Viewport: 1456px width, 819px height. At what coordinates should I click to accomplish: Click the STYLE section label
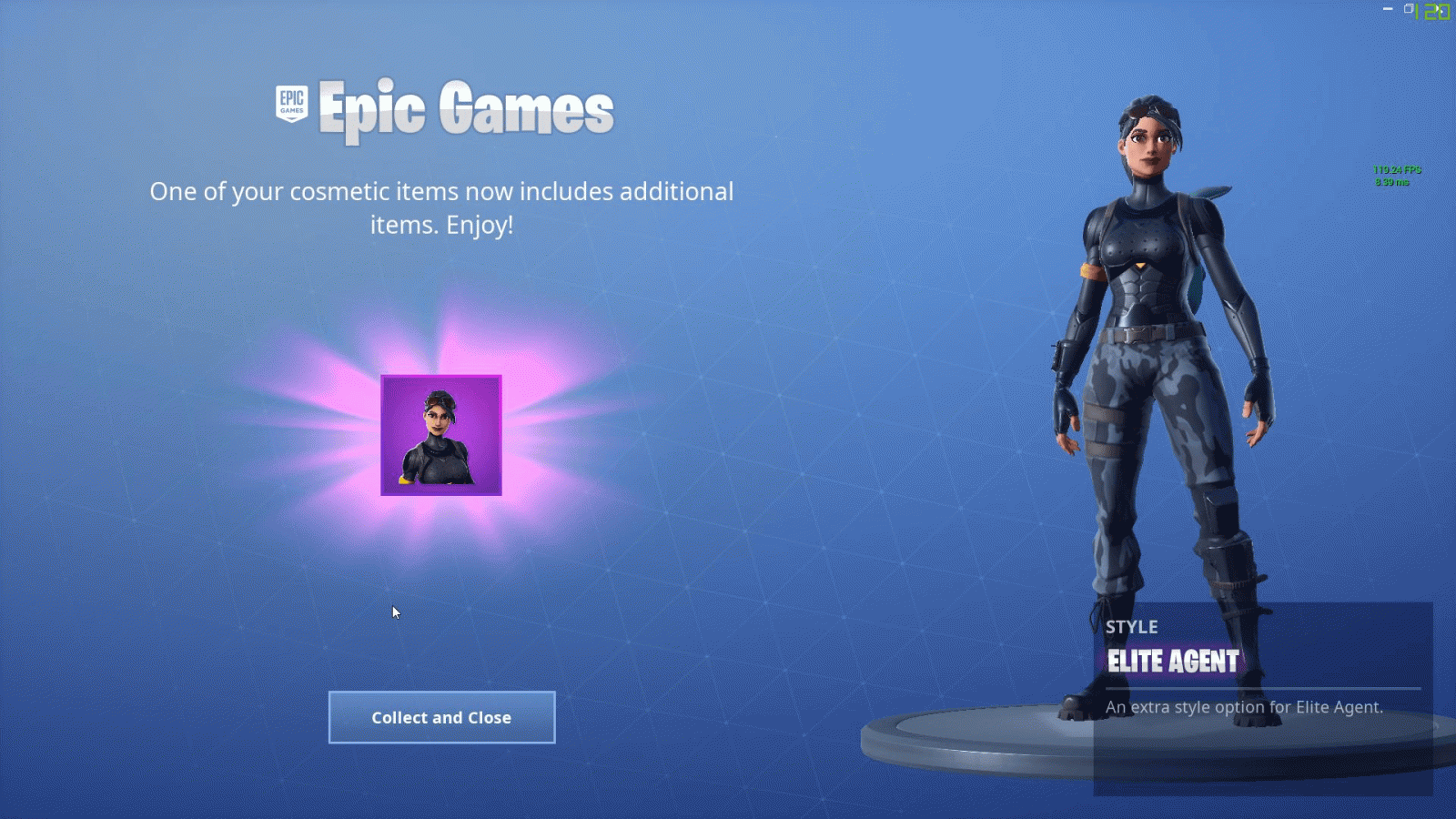coord(1130,627)
